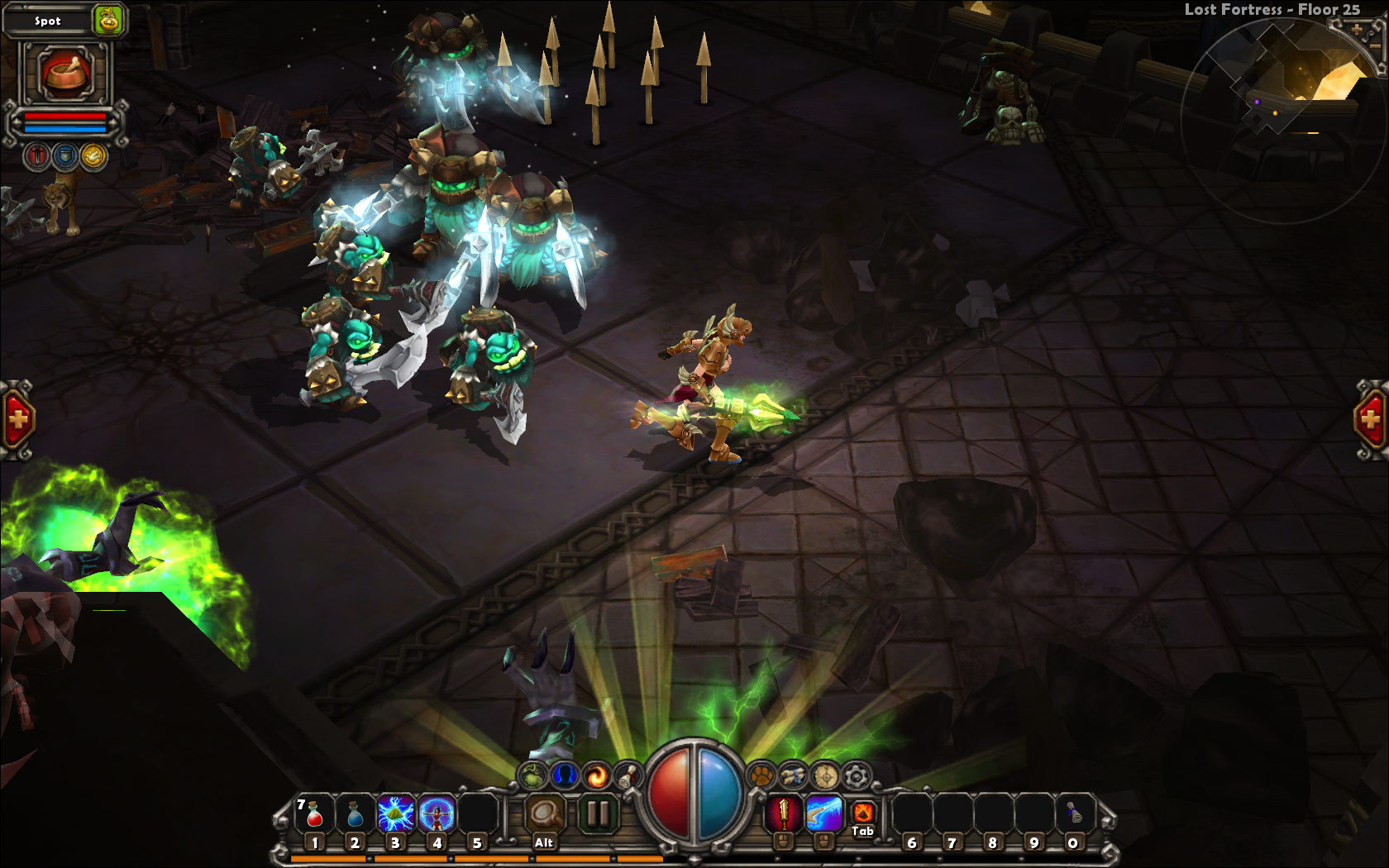Set pet to aggressive via sword stance icon

click(35, 155)
